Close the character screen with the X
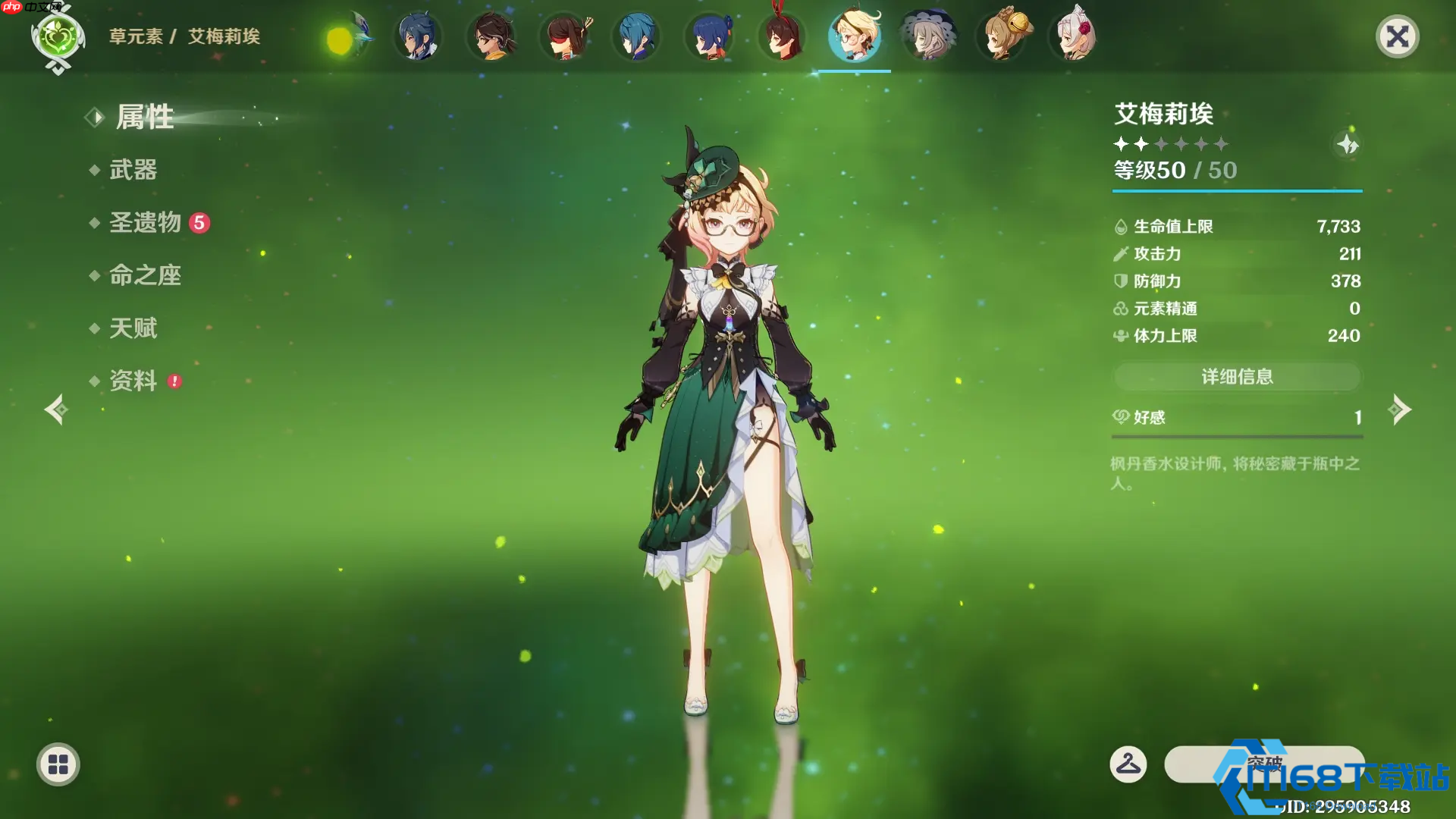The width and height of the screenshot is (1456, 819). coord(1397,36)
